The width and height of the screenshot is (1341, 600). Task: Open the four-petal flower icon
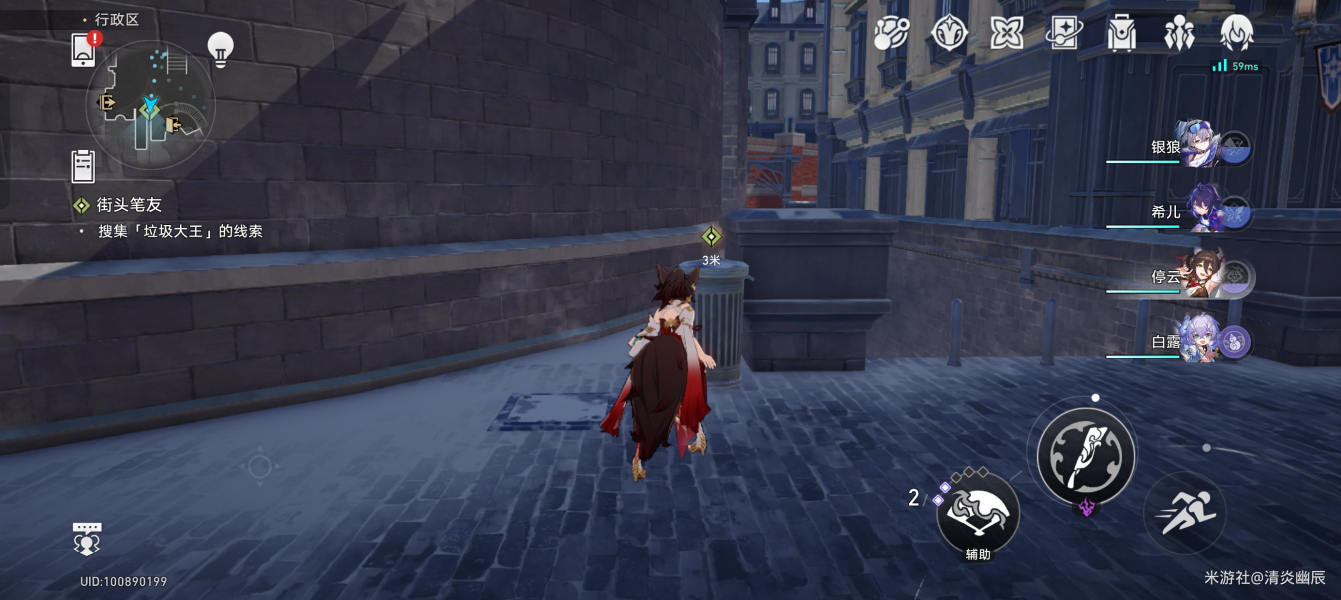click(x=1006, y=33)
